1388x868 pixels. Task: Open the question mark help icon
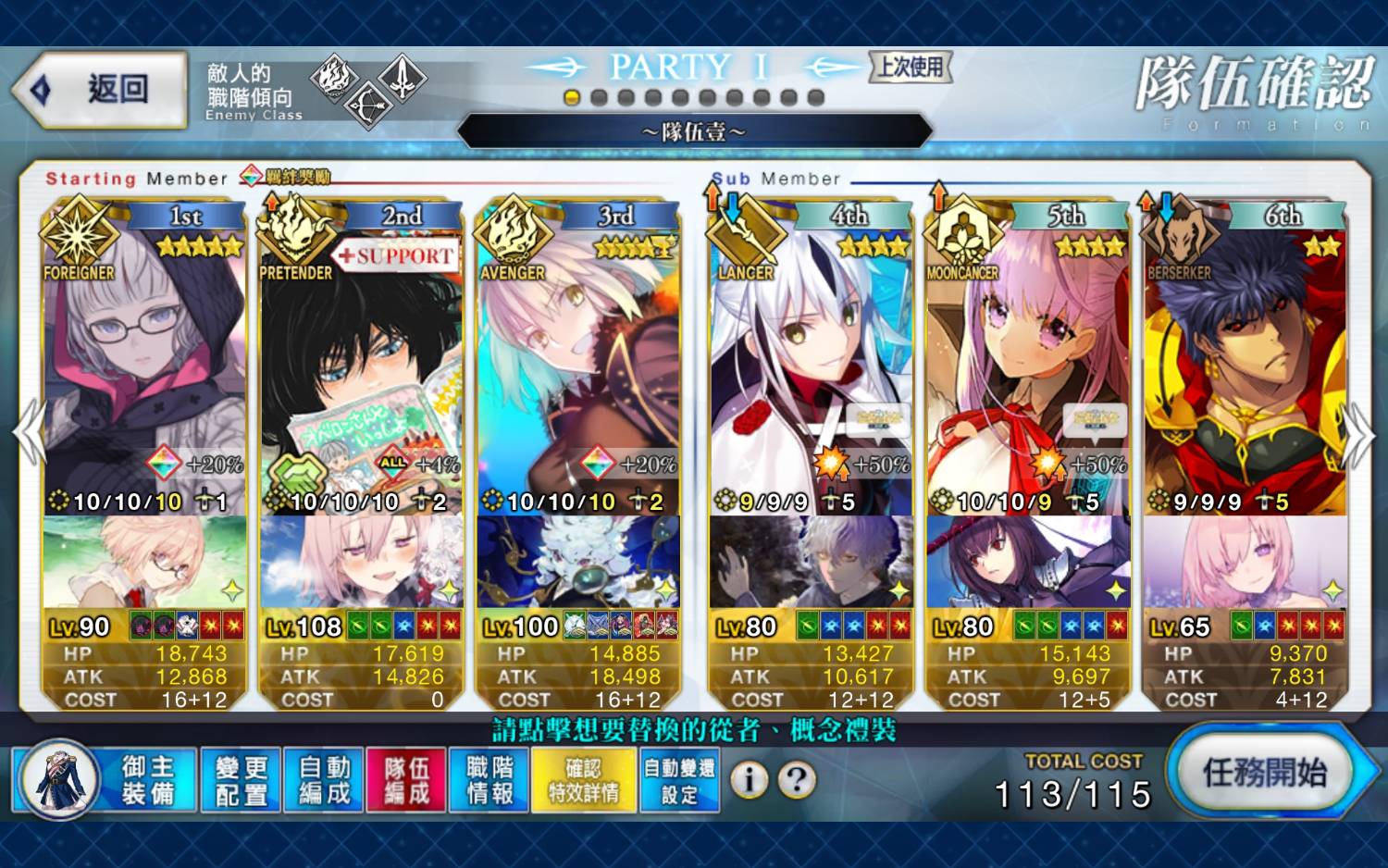(x=797, y=780)
